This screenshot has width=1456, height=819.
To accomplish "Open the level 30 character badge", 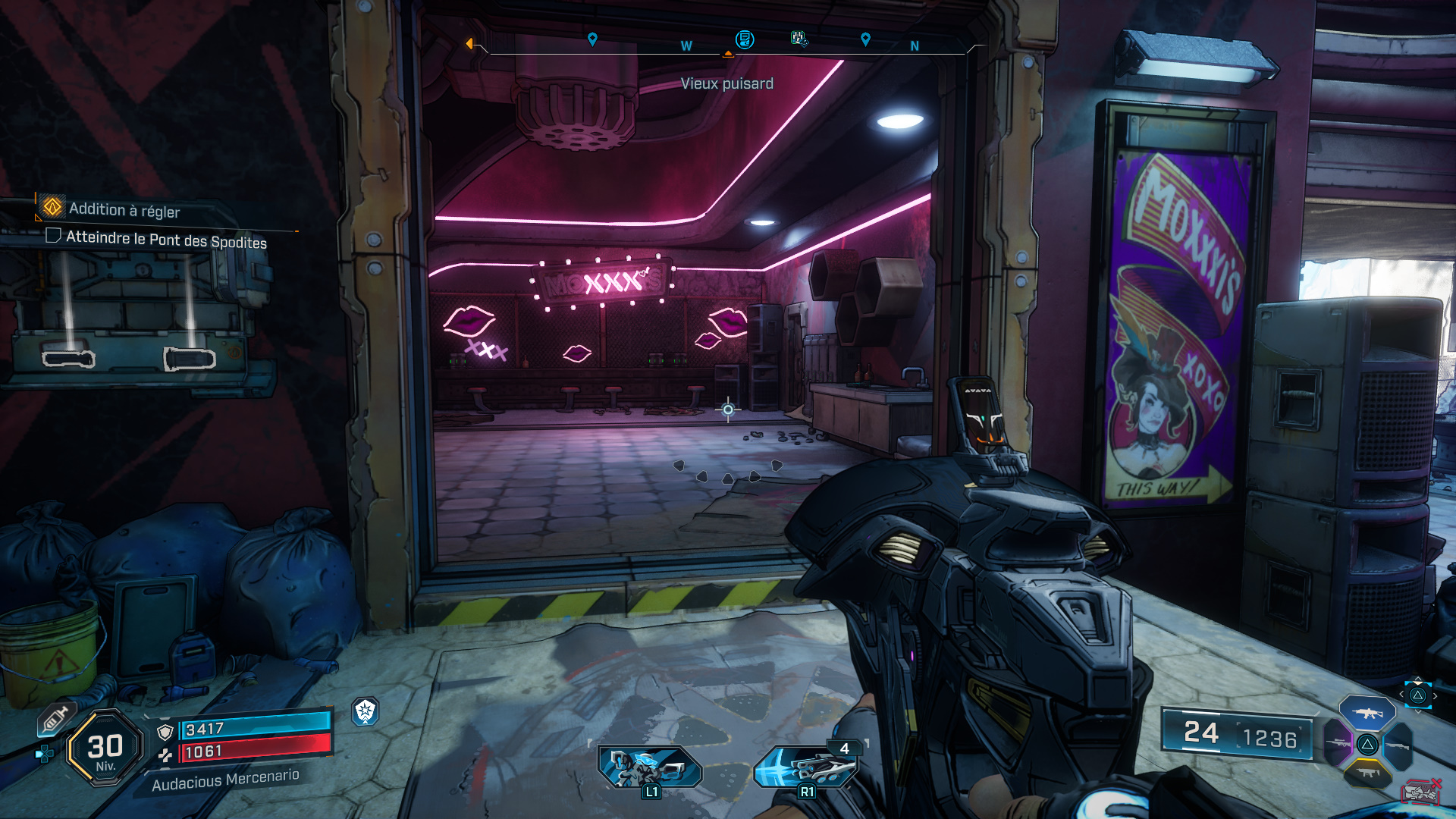I will point(105,748).
